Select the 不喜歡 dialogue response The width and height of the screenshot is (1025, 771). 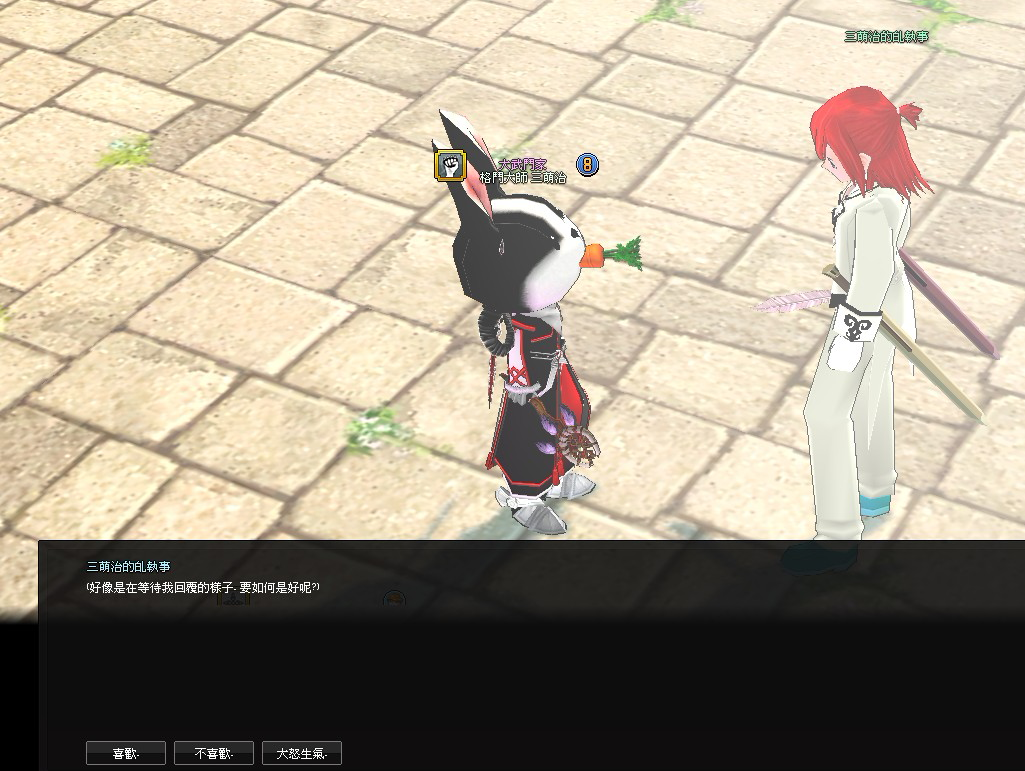(214, 753)
